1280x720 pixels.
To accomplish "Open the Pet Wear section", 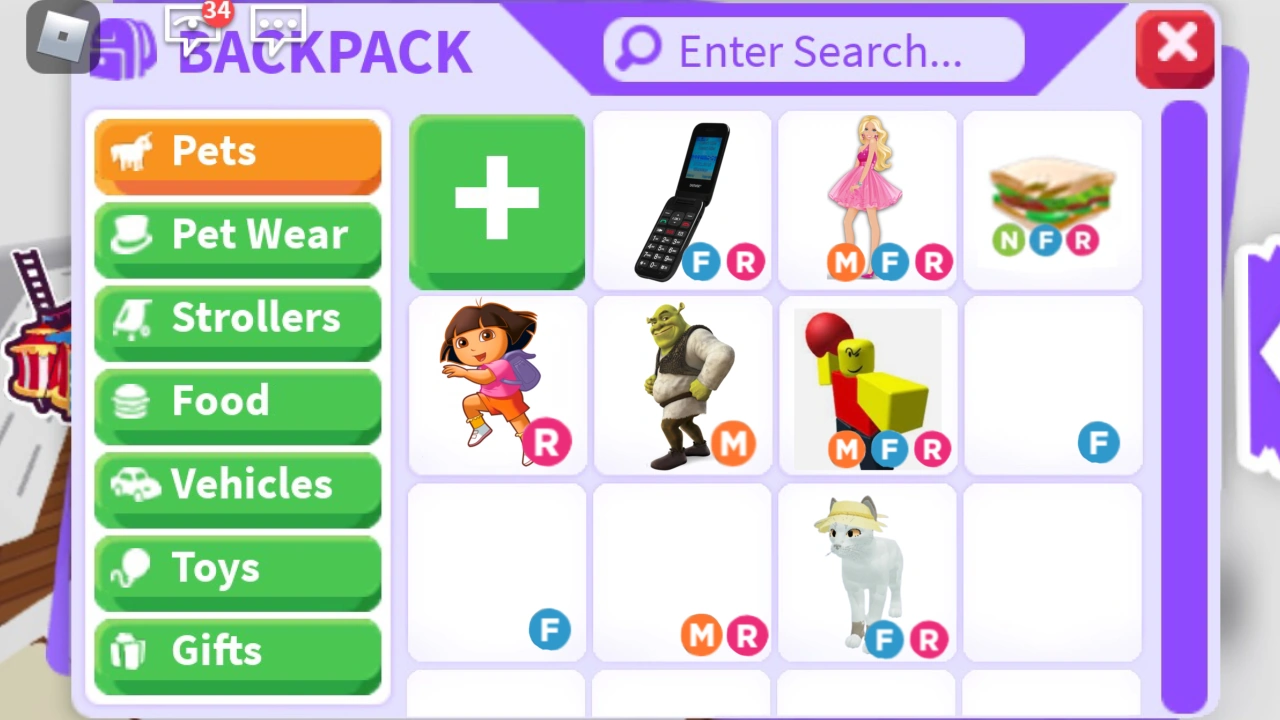I will point(238,235).
